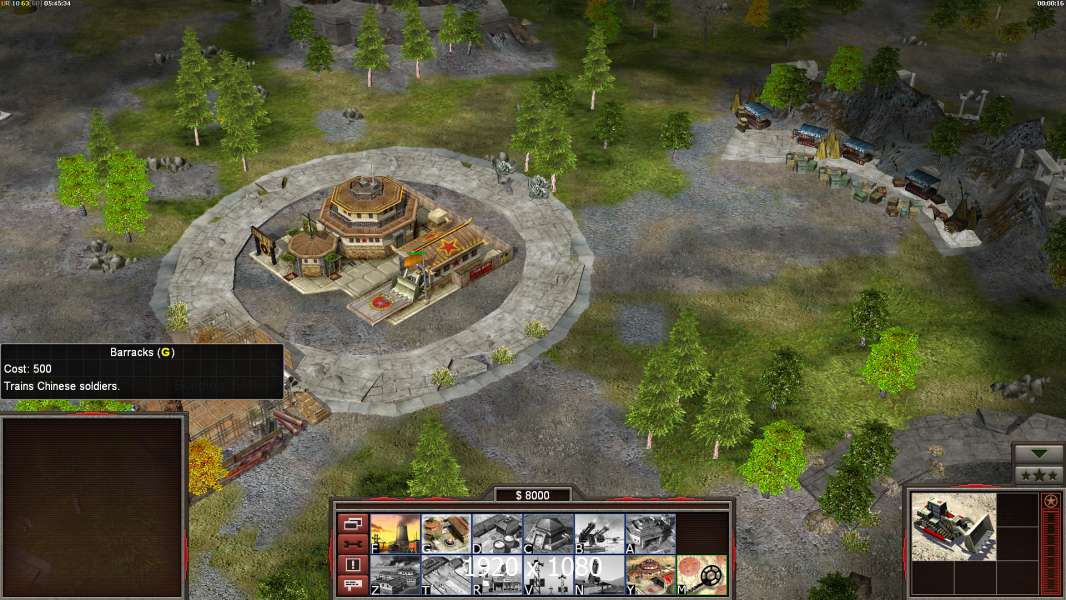Pick the Supply Center build icon

(x=497, y=534)
